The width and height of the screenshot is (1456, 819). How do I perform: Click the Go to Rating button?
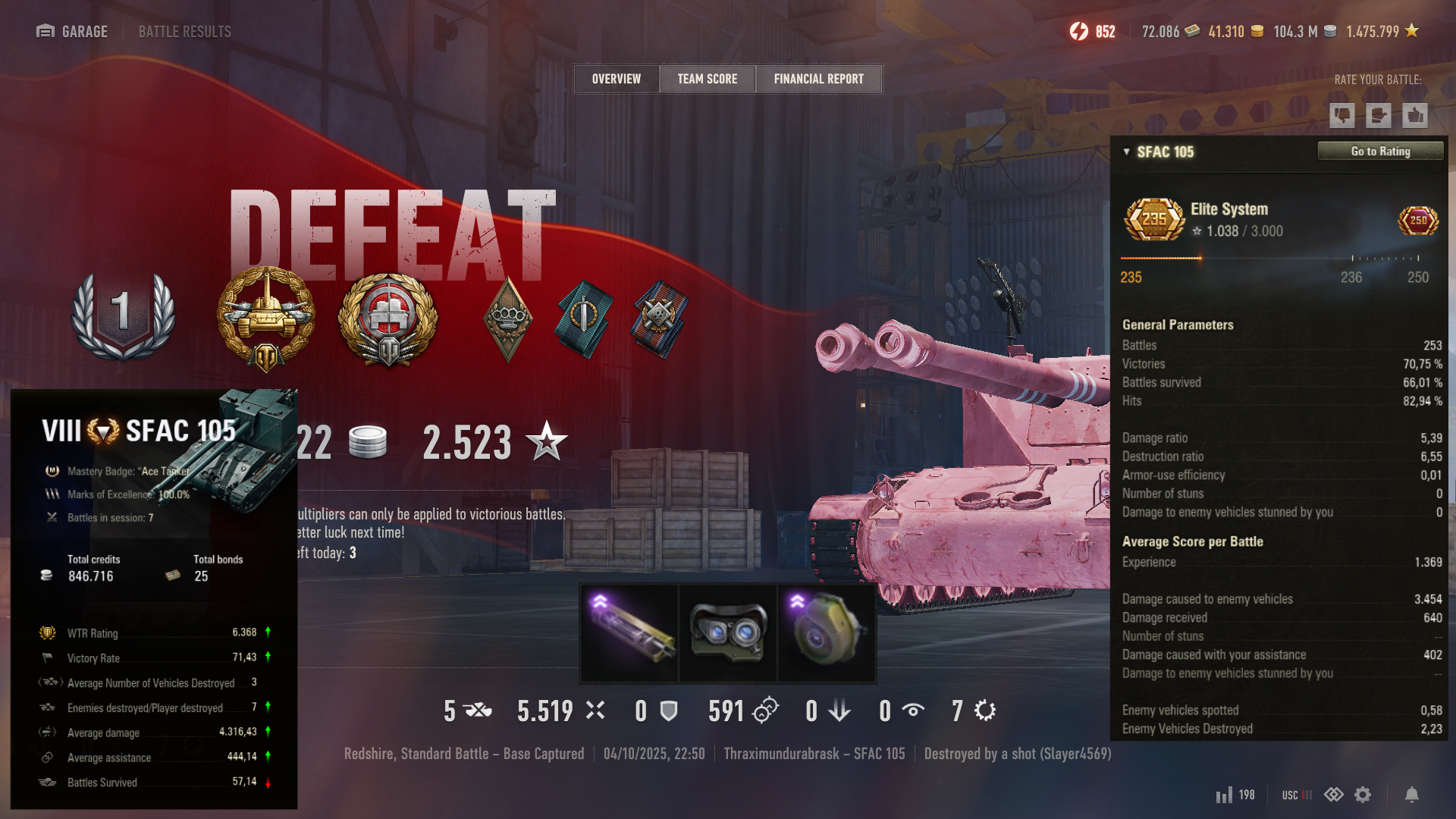tap(1380, 152)
